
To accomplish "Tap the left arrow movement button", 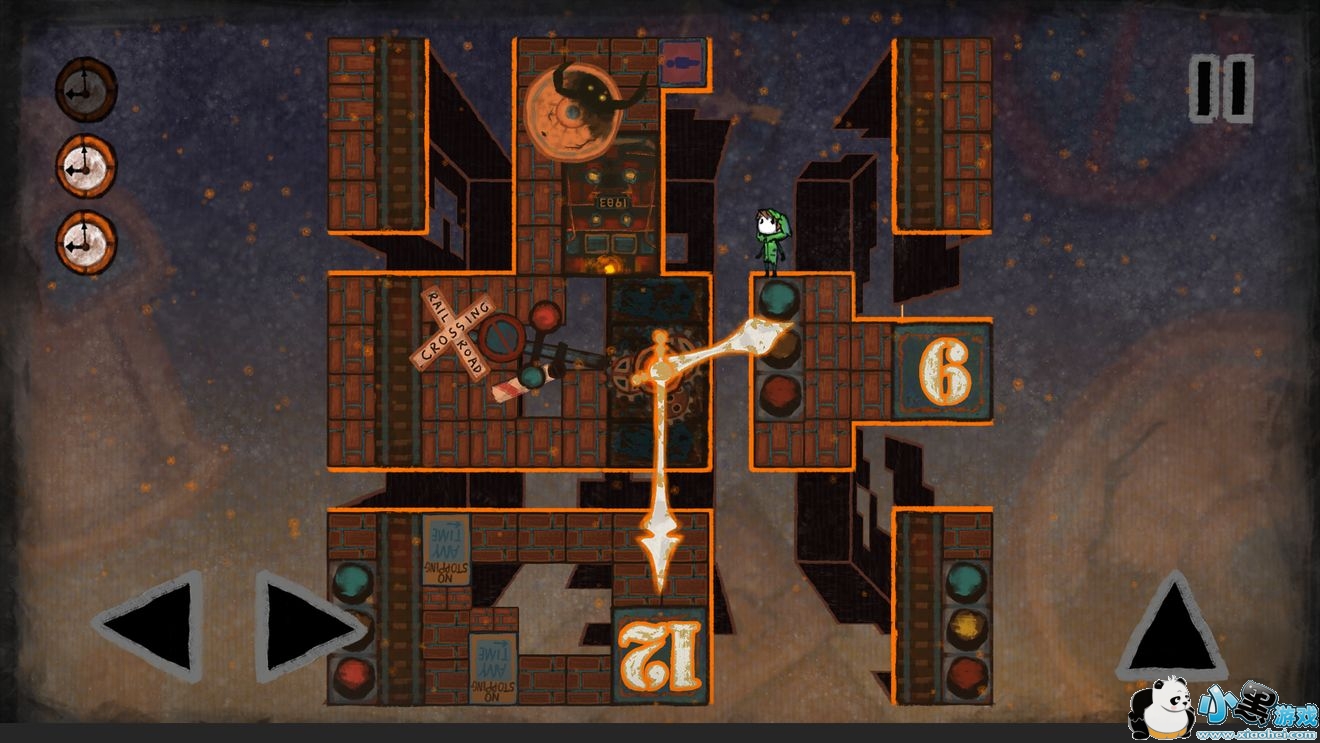I will pos(150,627).
